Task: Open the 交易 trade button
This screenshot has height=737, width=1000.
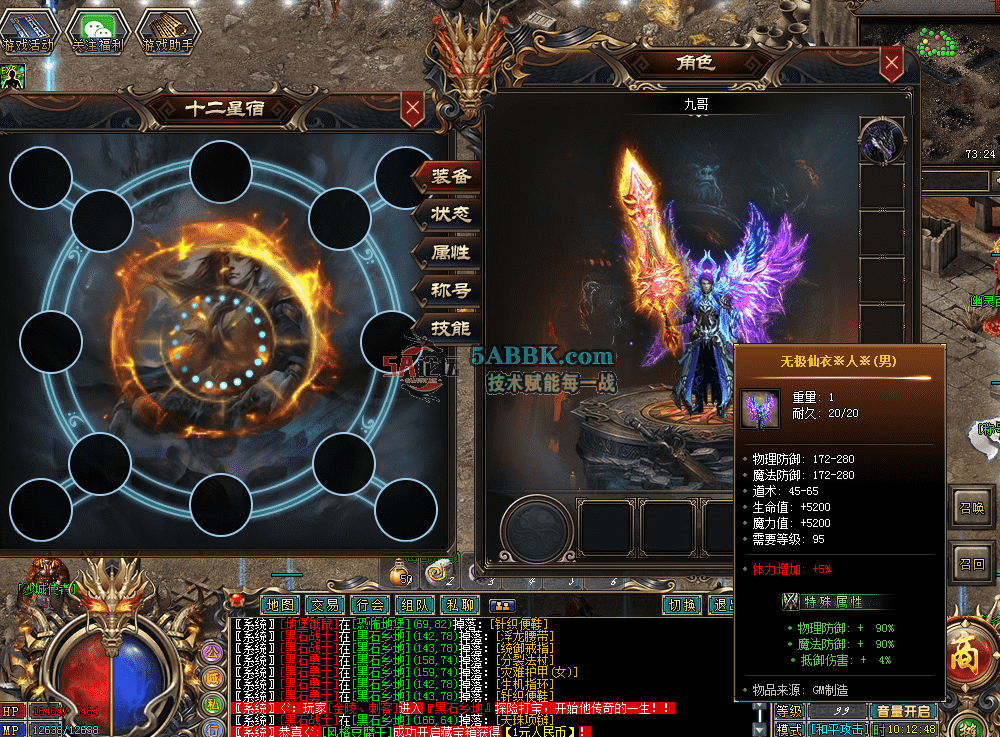Action: point(325,605)
